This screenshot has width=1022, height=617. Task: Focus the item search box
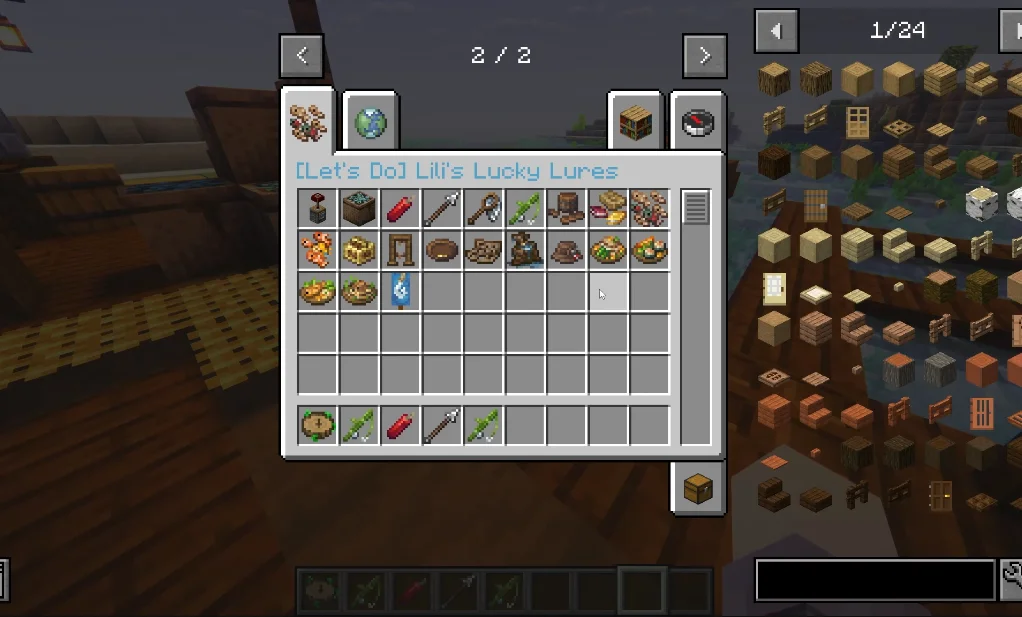tap(875, 579)
